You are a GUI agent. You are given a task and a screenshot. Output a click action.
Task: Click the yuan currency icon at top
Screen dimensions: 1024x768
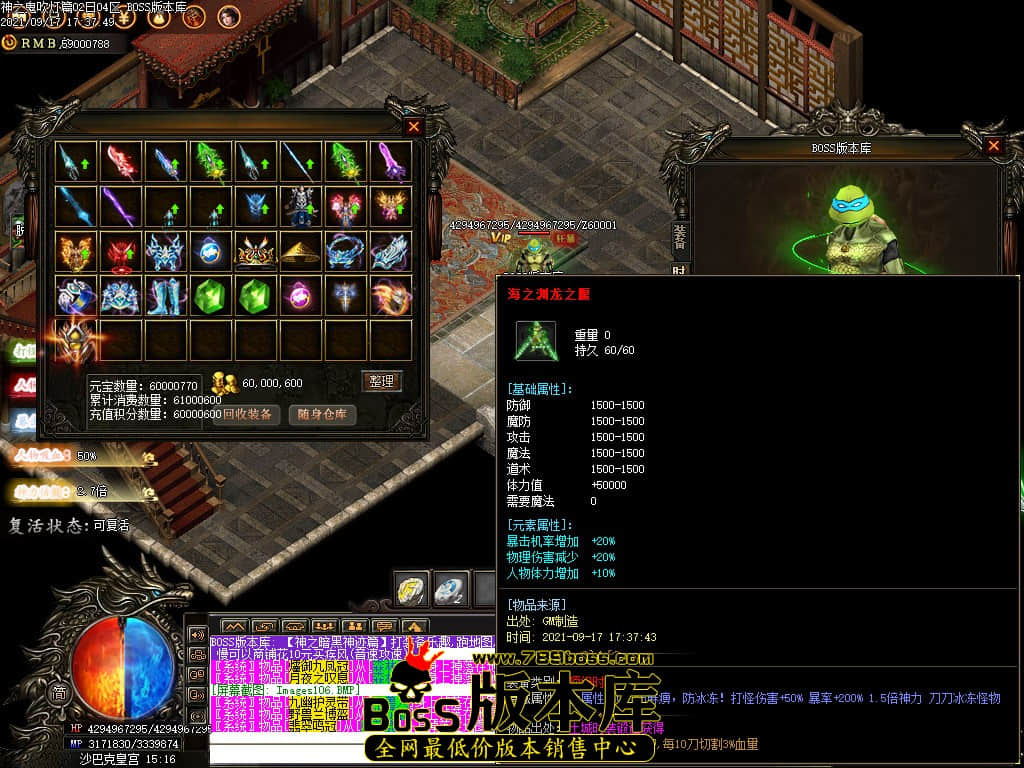[x=9, y=43]
